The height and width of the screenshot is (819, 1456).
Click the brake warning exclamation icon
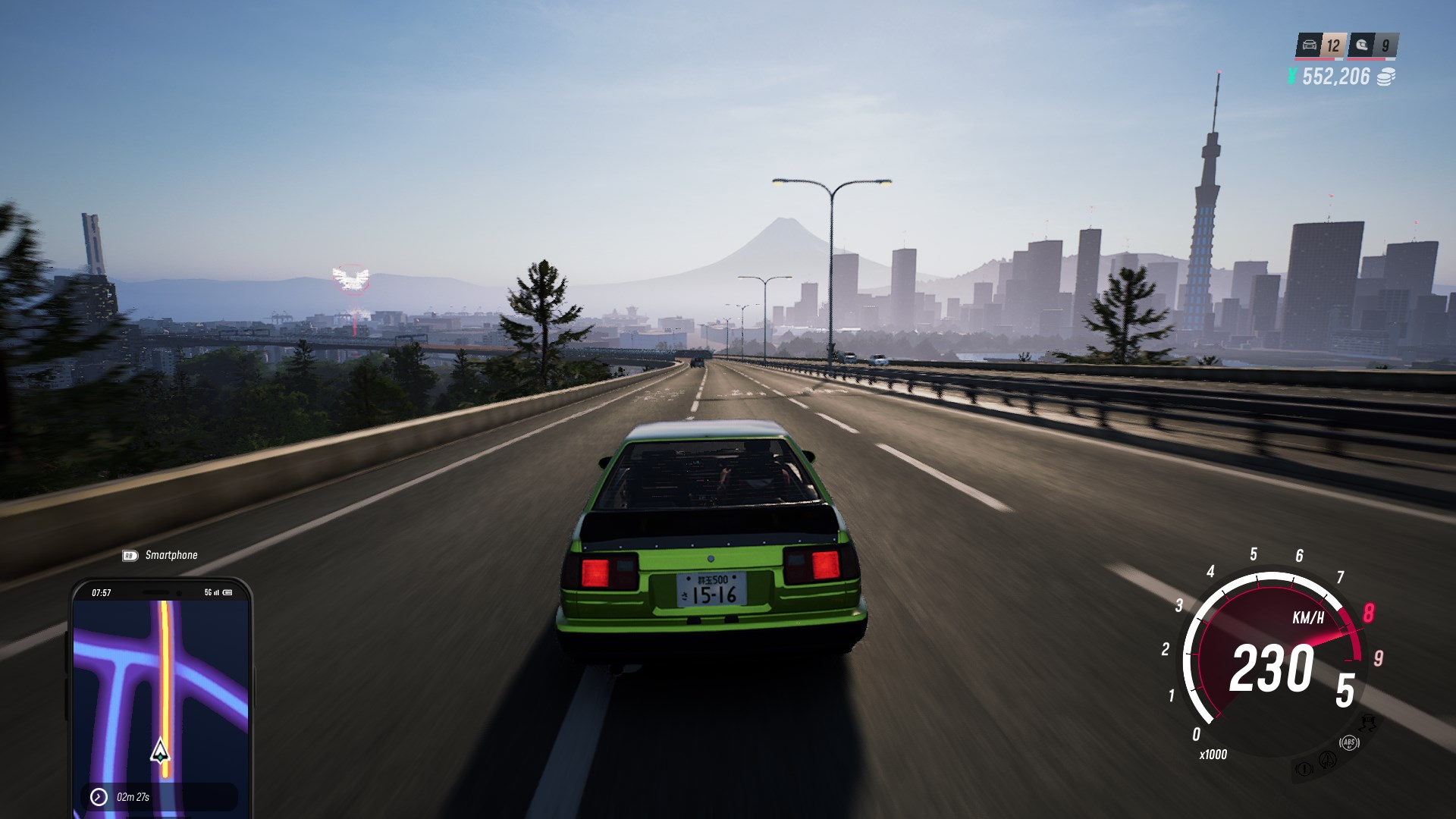coord(1304,769)
